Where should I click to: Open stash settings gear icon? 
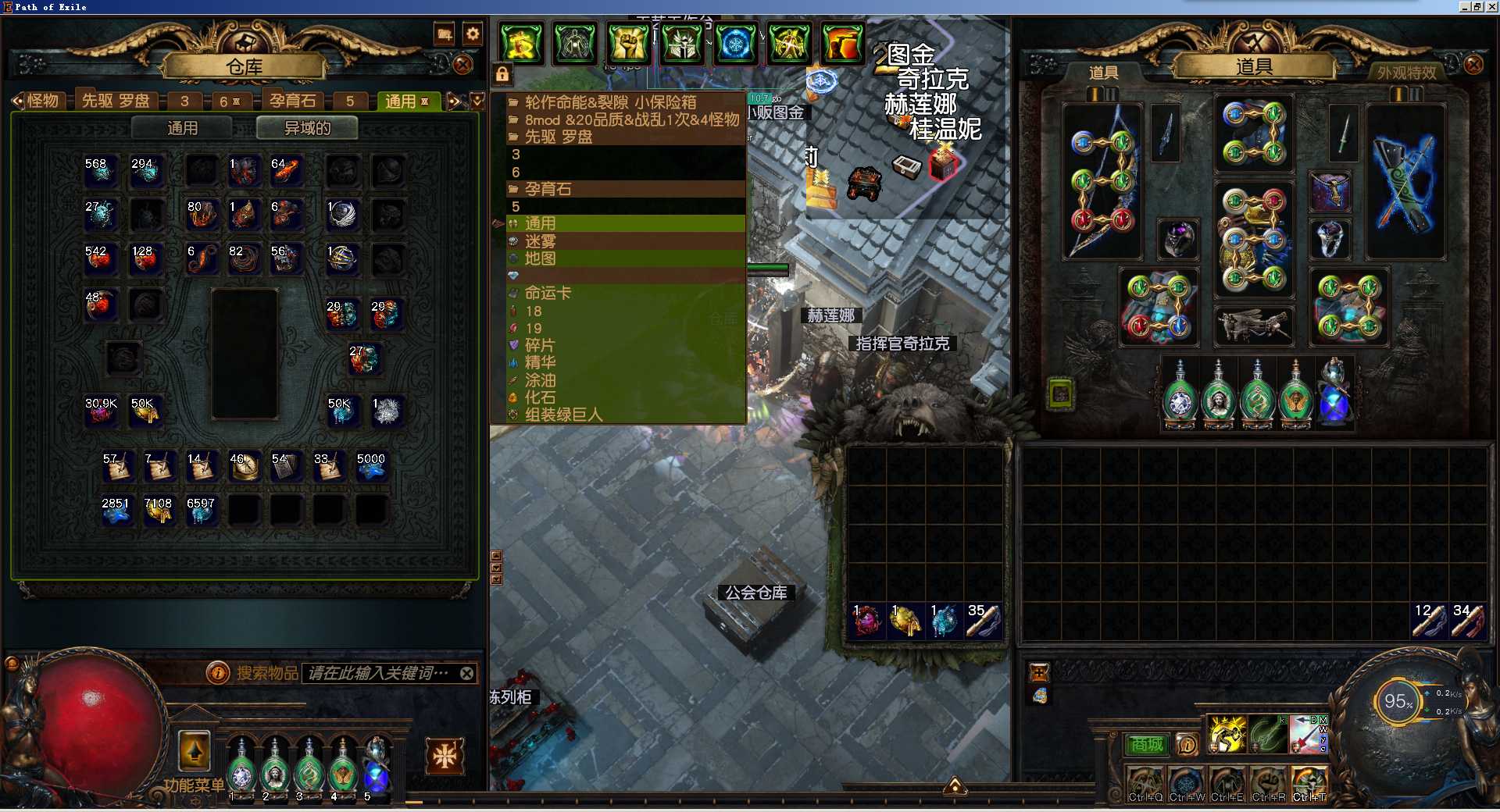point(473,34)
